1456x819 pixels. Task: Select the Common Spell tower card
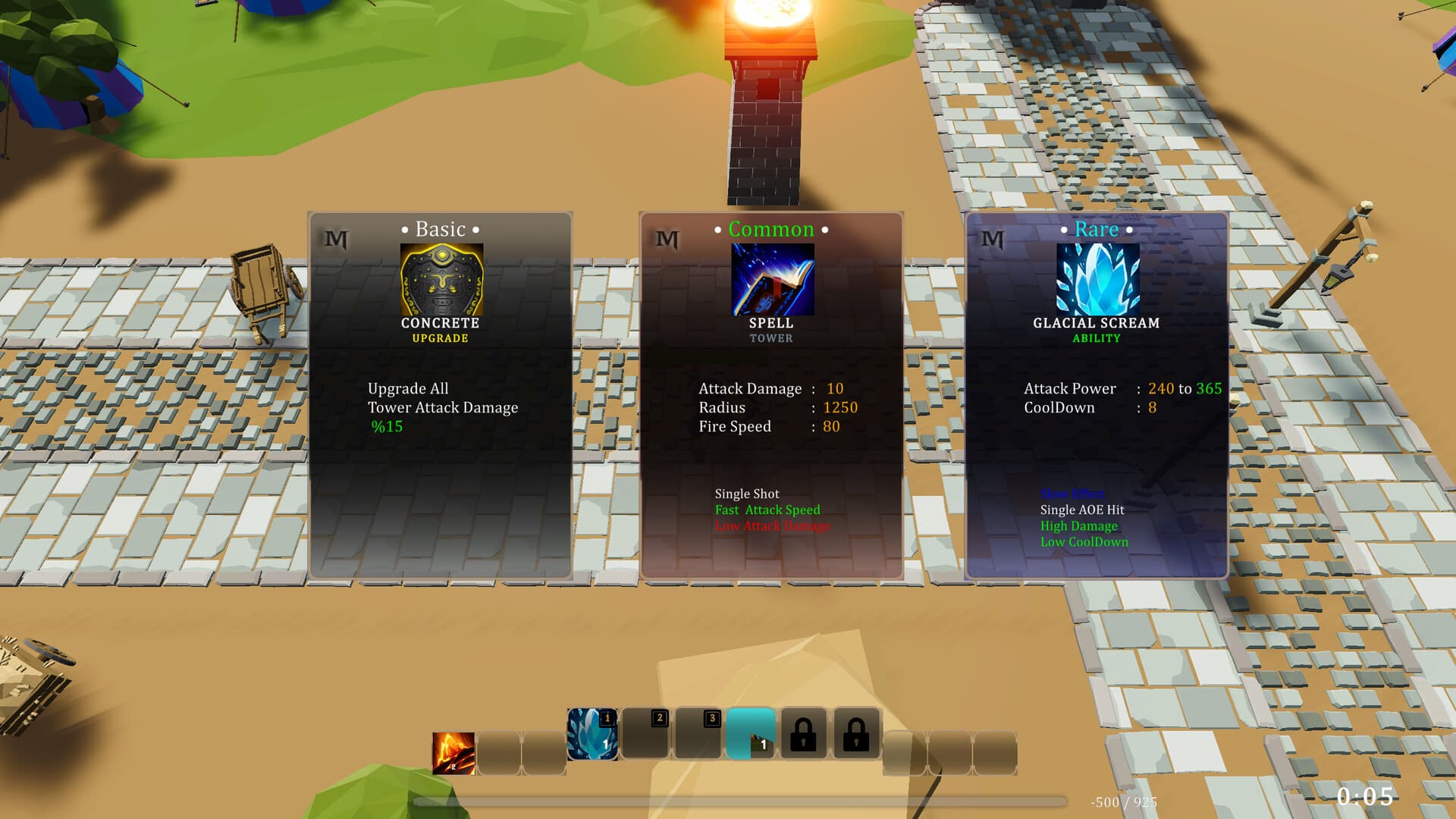pyautogui.click(x=771, y=394)
